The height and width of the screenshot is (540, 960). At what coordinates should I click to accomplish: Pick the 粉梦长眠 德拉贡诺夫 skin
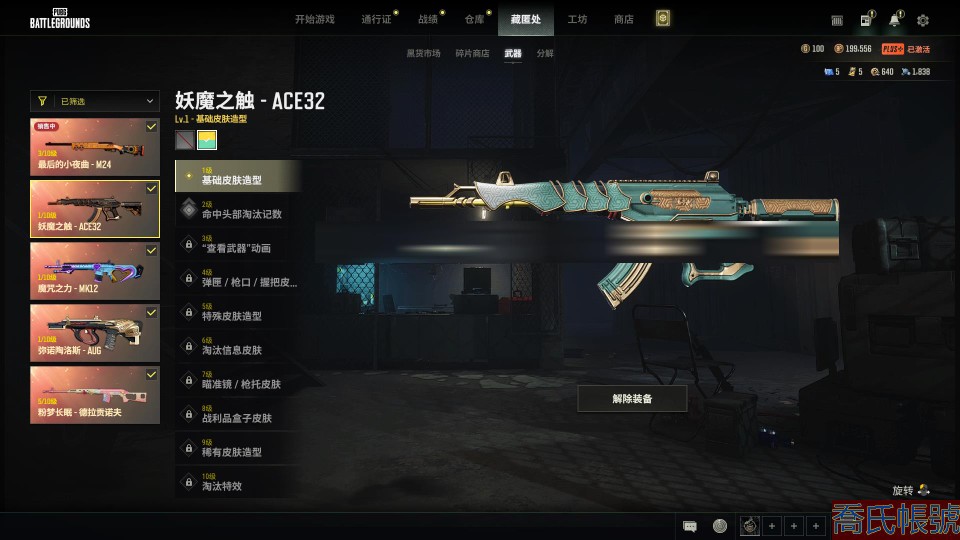[x=95, y=393]
